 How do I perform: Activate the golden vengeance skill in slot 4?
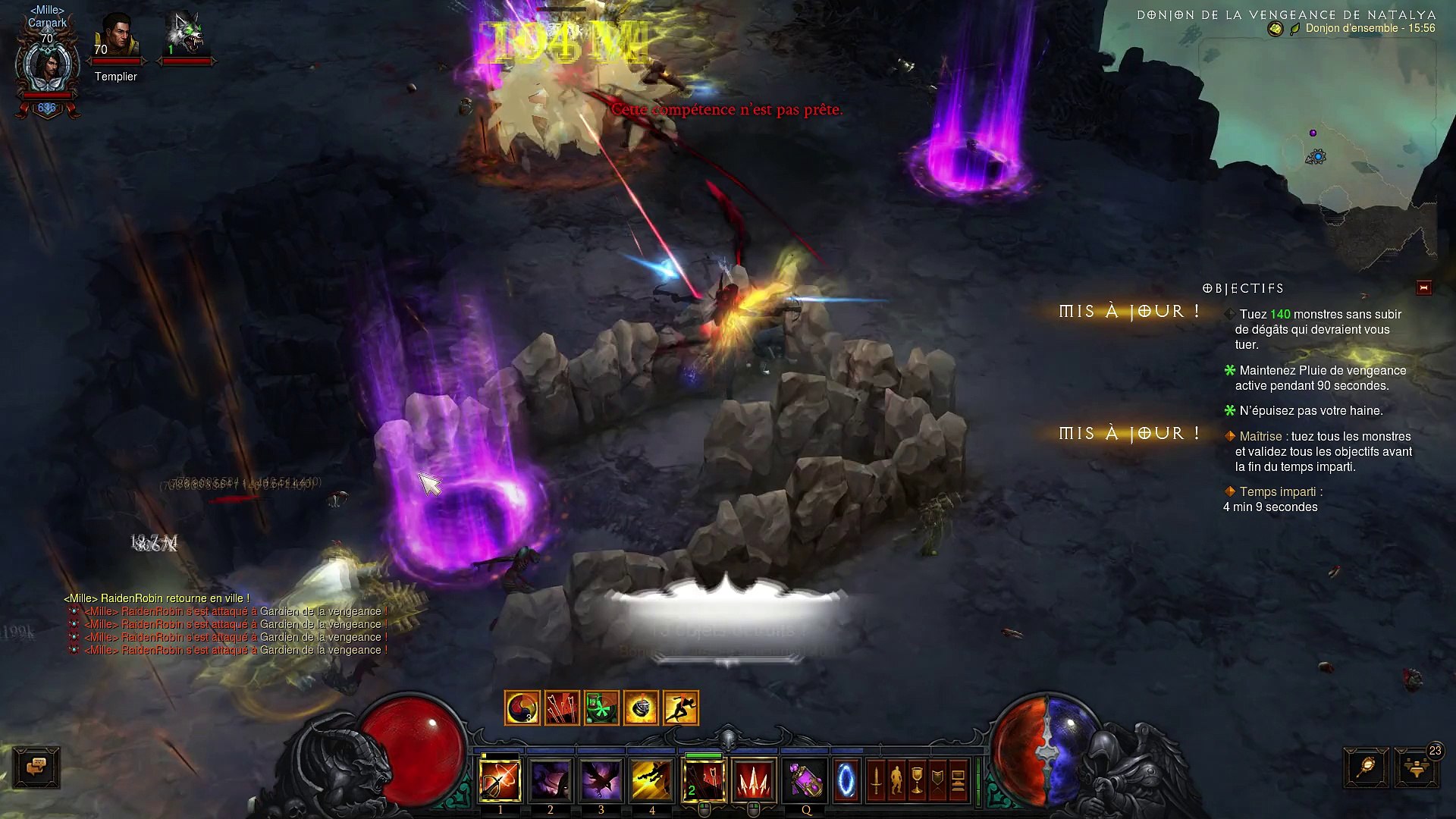(652, 780)
